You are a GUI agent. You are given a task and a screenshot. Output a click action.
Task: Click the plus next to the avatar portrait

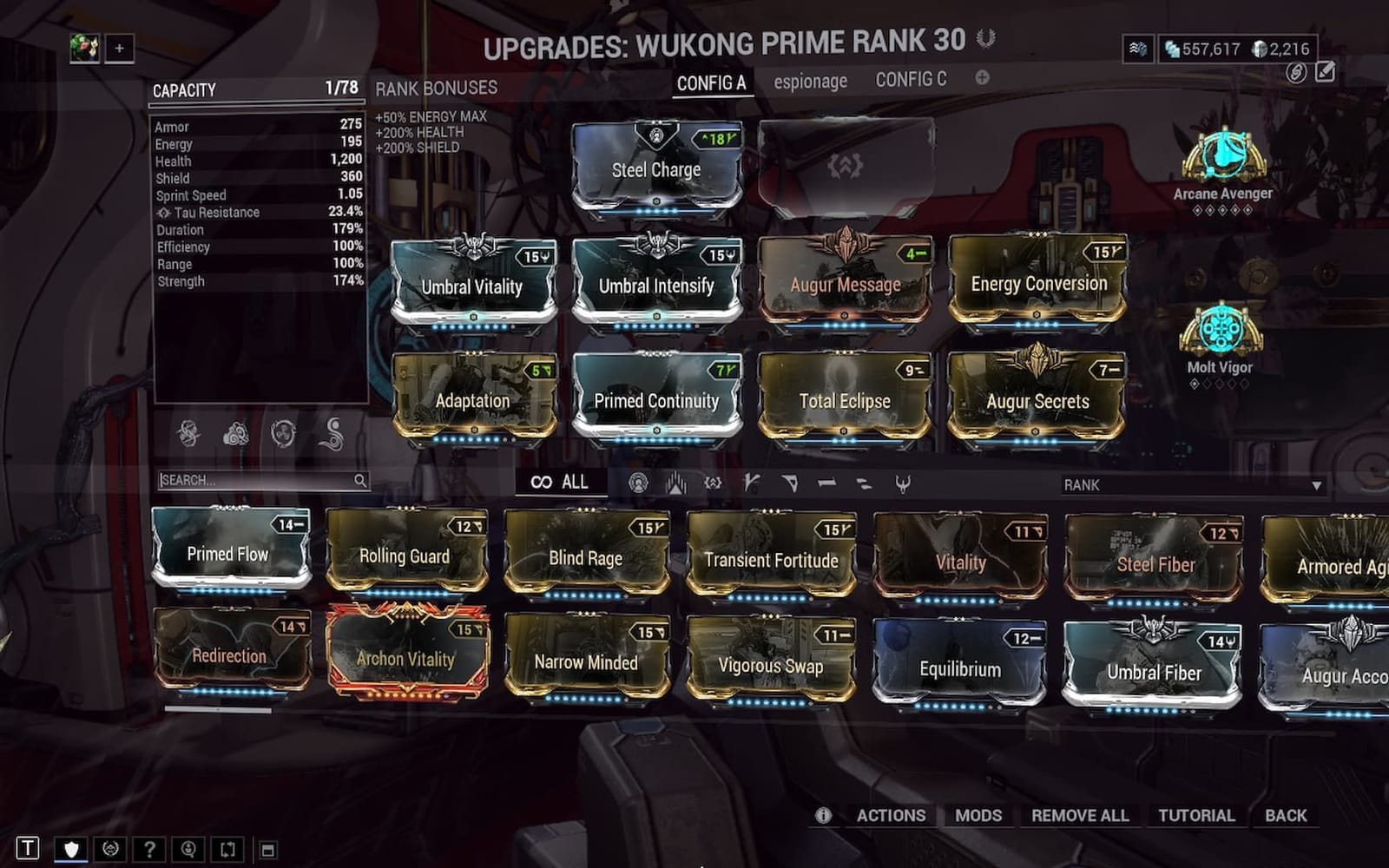tap(117, 49)
